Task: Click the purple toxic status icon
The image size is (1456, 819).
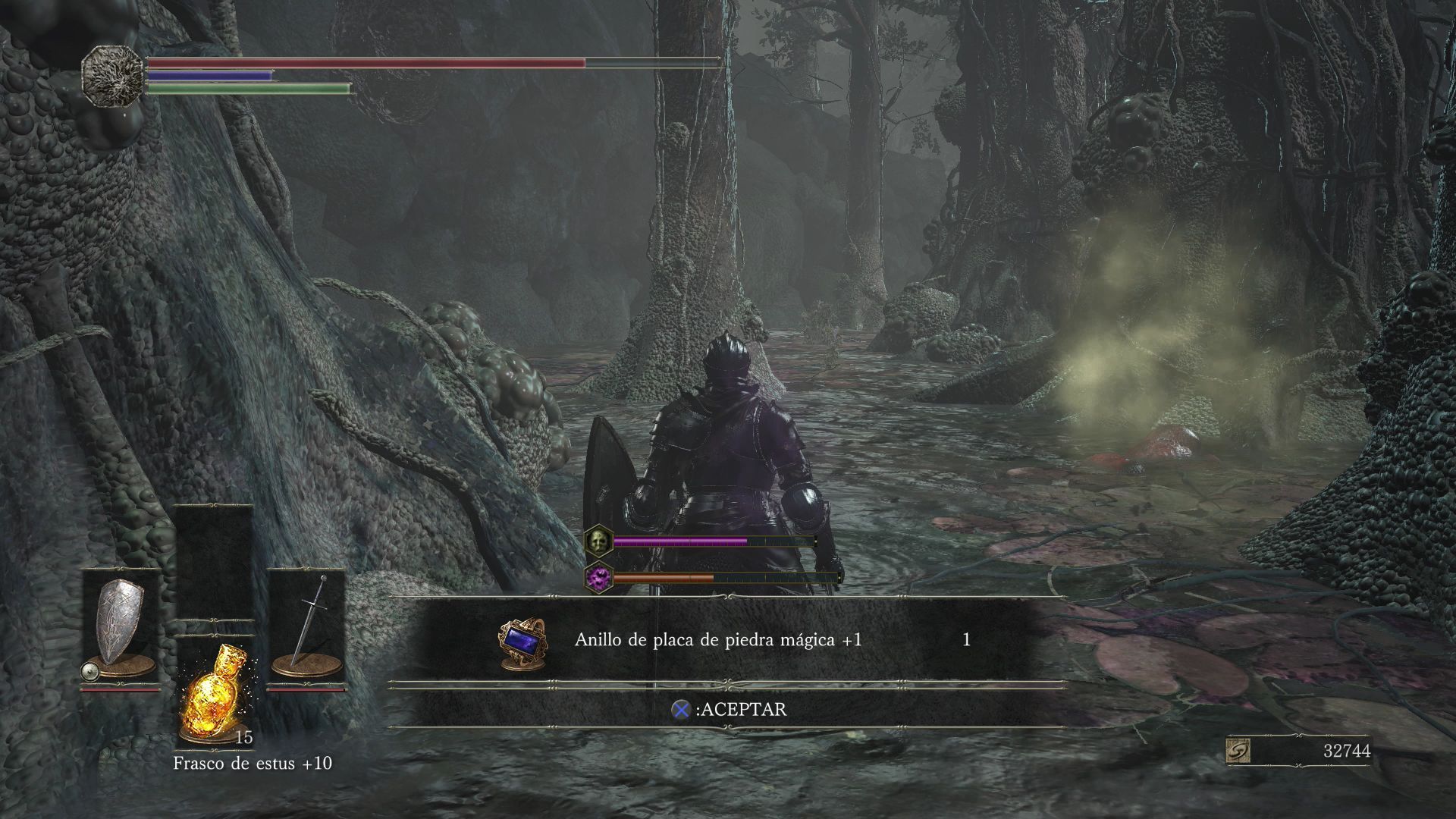Action: pyautogui.click(x=598, y=579)
